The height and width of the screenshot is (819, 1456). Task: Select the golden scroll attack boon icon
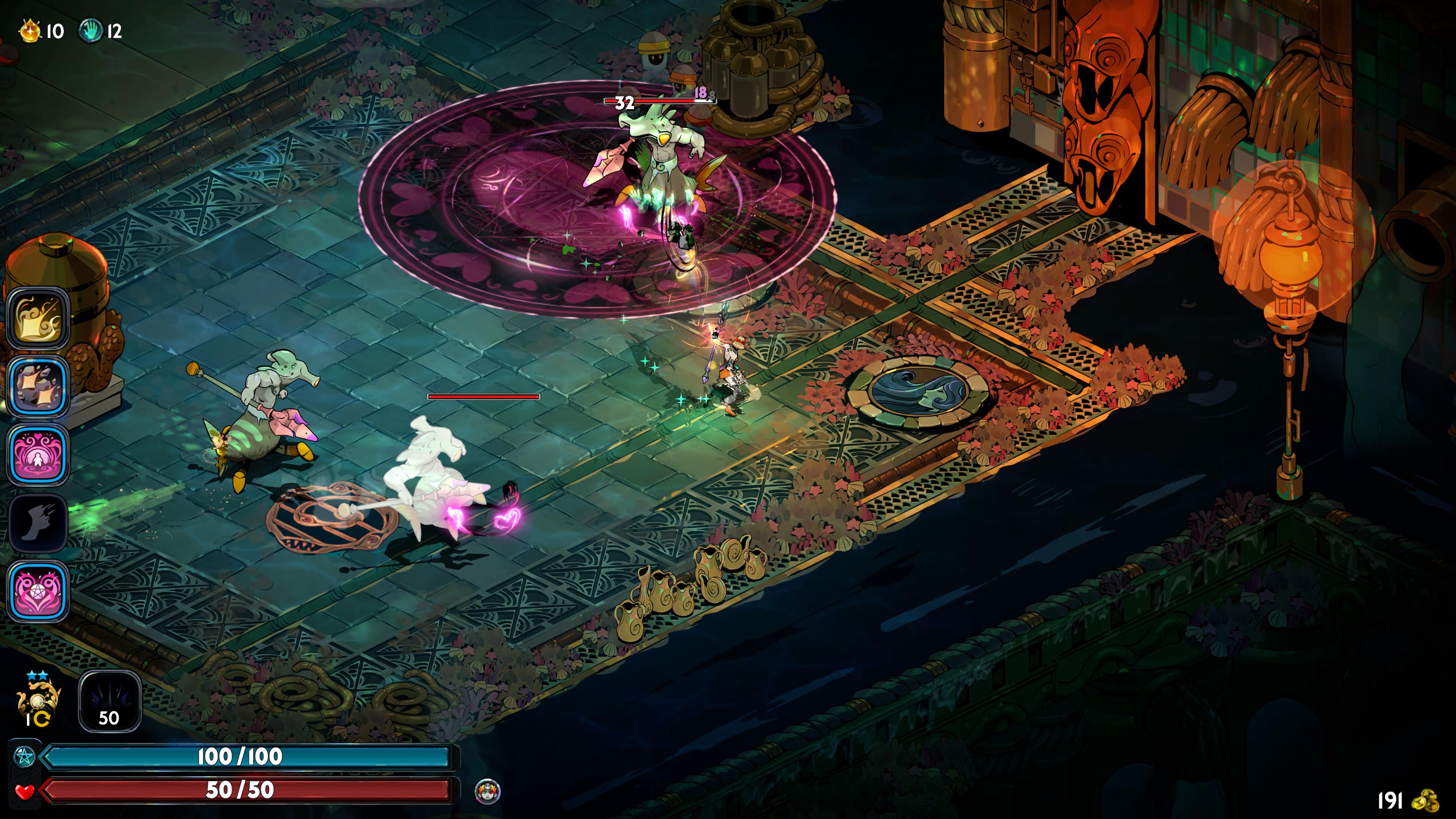pyautogui.click(x=38, y=319)
